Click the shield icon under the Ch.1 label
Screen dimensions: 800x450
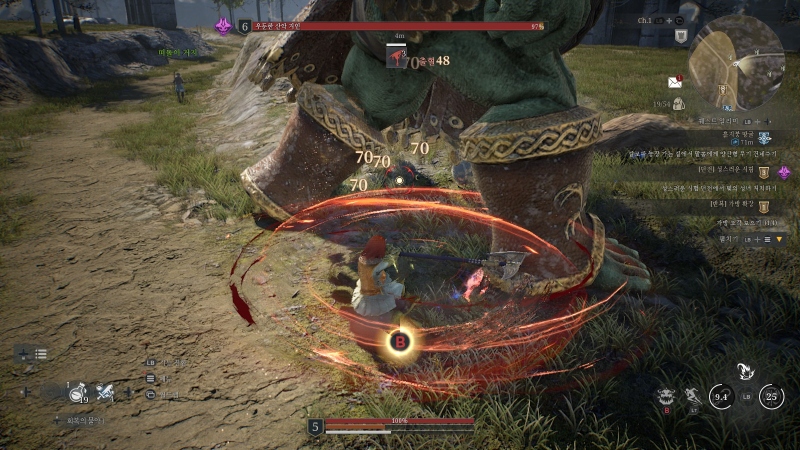[x=681, y=36]
